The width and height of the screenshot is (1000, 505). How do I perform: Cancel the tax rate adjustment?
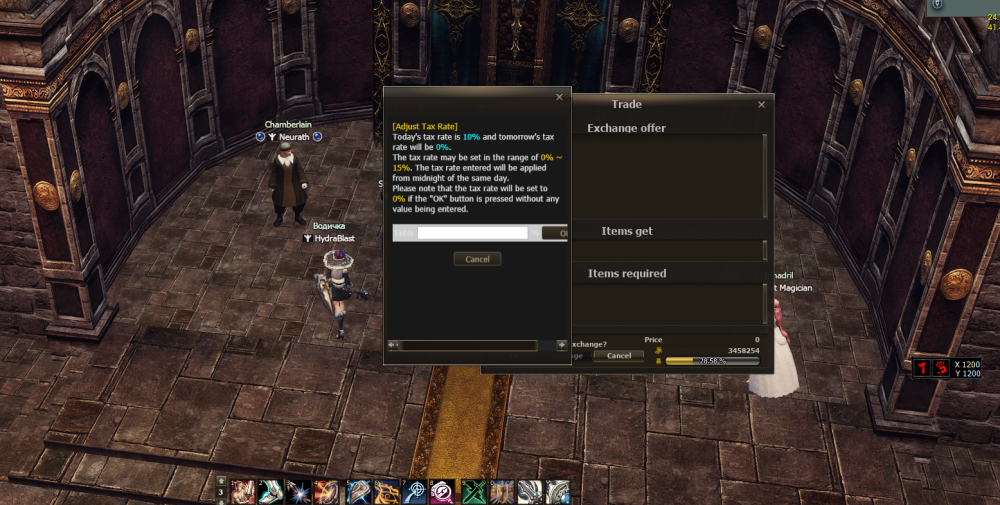click(477, 259)
